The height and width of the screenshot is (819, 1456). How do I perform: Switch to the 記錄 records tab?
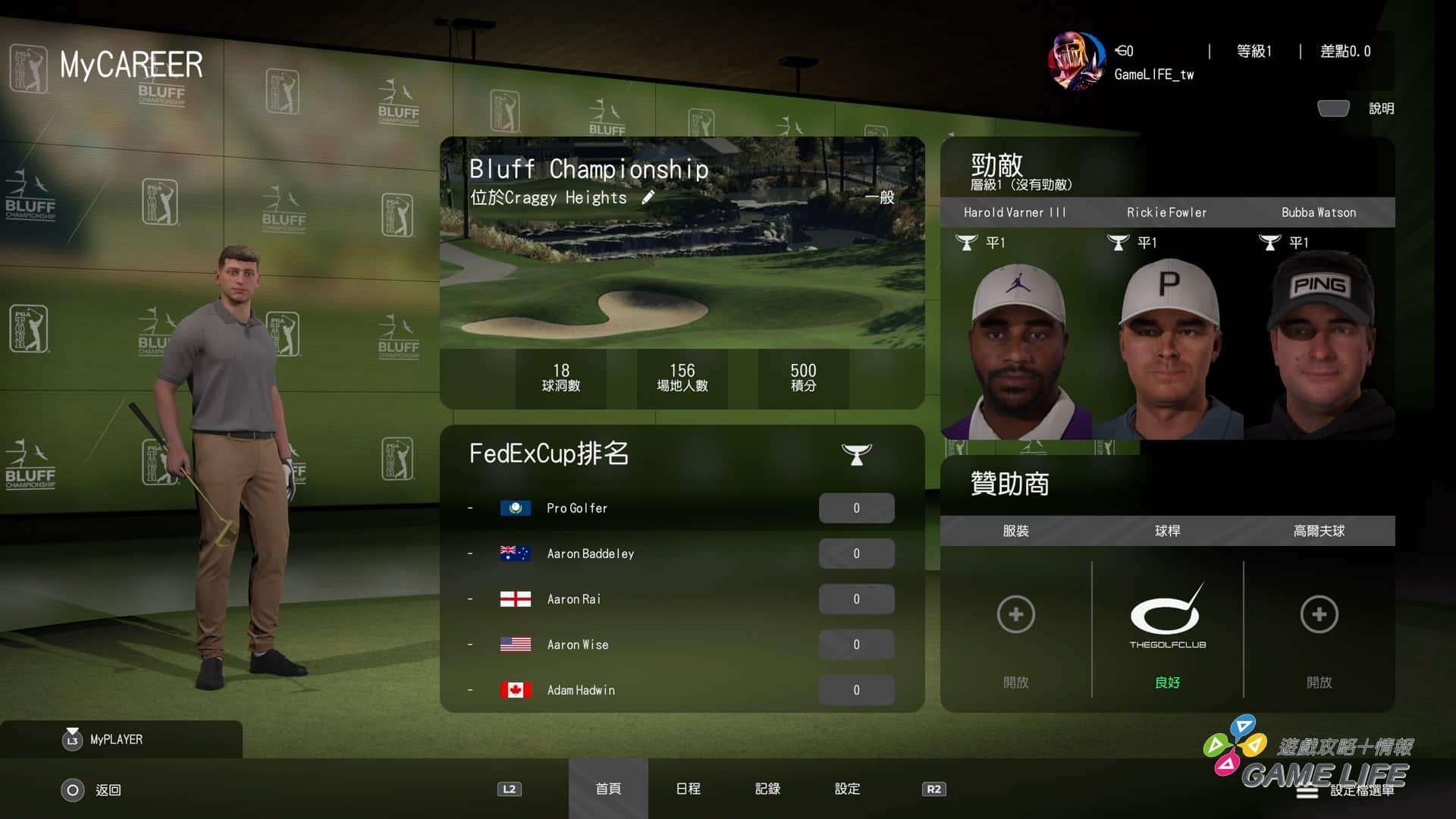[x=767, y=789]
